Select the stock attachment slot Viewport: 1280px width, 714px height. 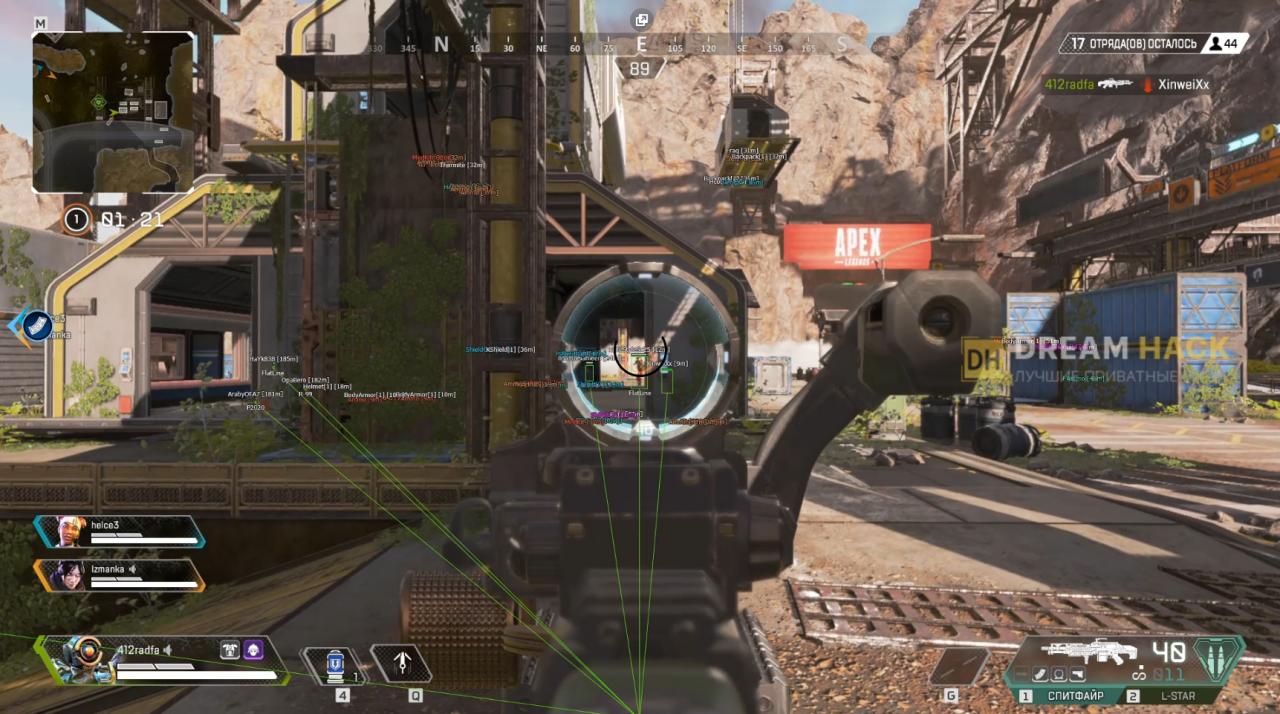pyautogui.click(x=1079, y=675)
